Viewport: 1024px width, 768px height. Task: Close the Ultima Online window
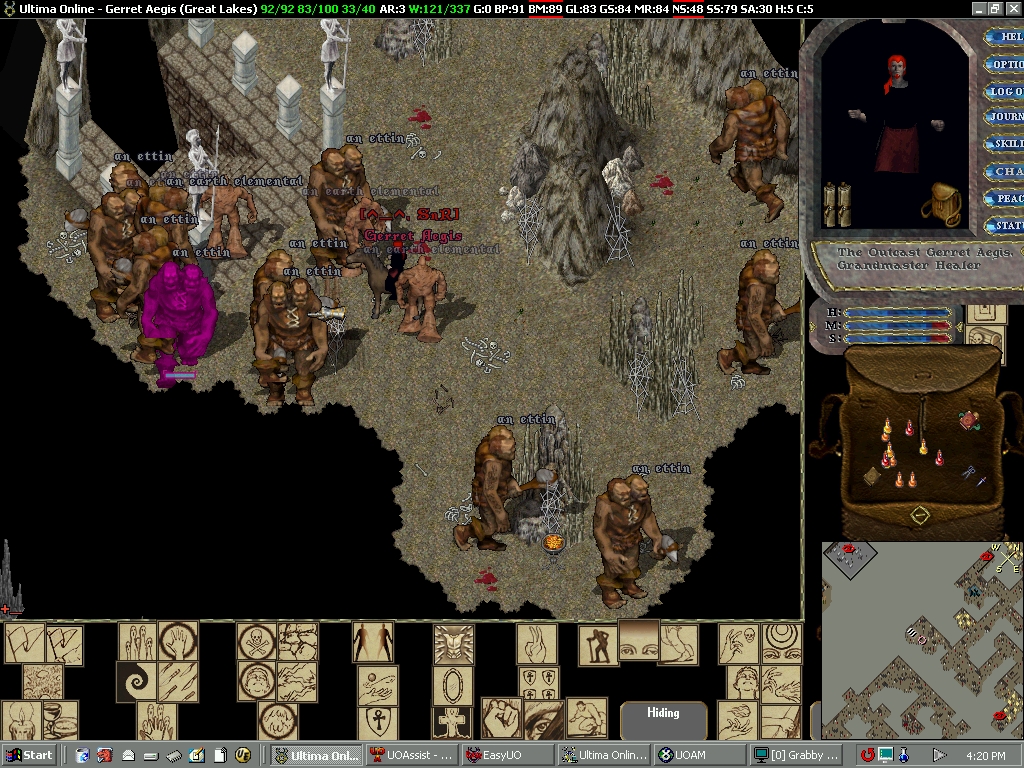pyautogui.click(x=1012, y=8)
